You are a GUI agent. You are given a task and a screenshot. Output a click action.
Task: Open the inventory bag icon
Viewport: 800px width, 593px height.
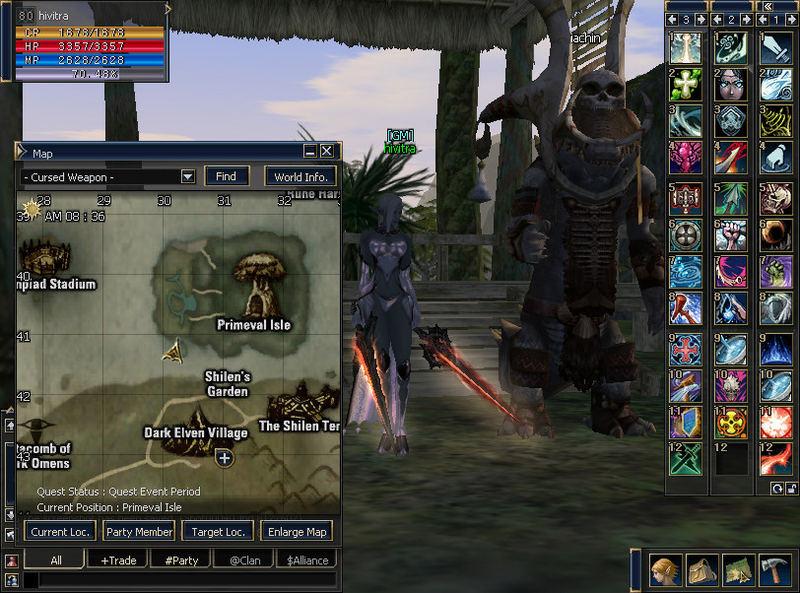click(702, 571)
